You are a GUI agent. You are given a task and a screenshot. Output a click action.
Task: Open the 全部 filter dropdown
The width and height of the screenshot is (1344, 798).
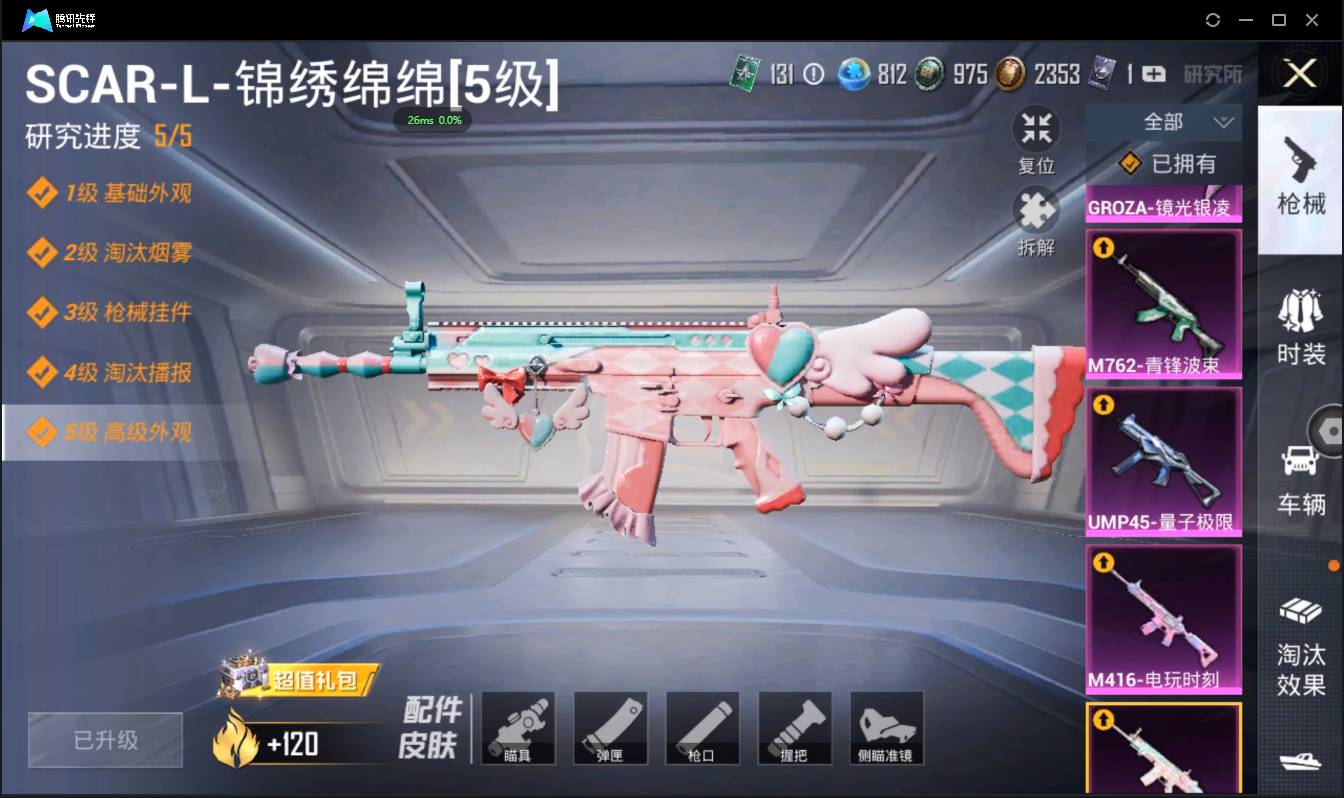pyautogui.click(x=1166, y=121)
